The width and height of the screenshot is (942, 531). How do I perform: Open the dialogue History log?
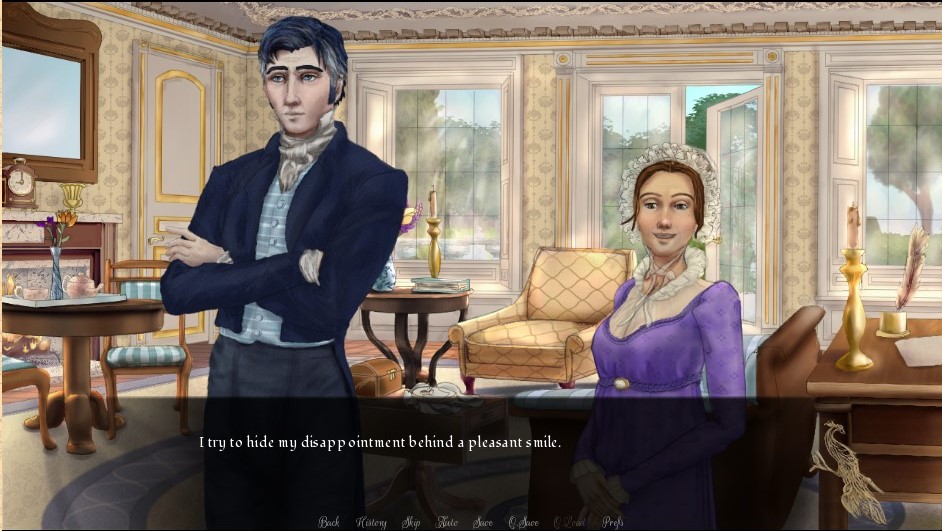[x=371, y=522]
